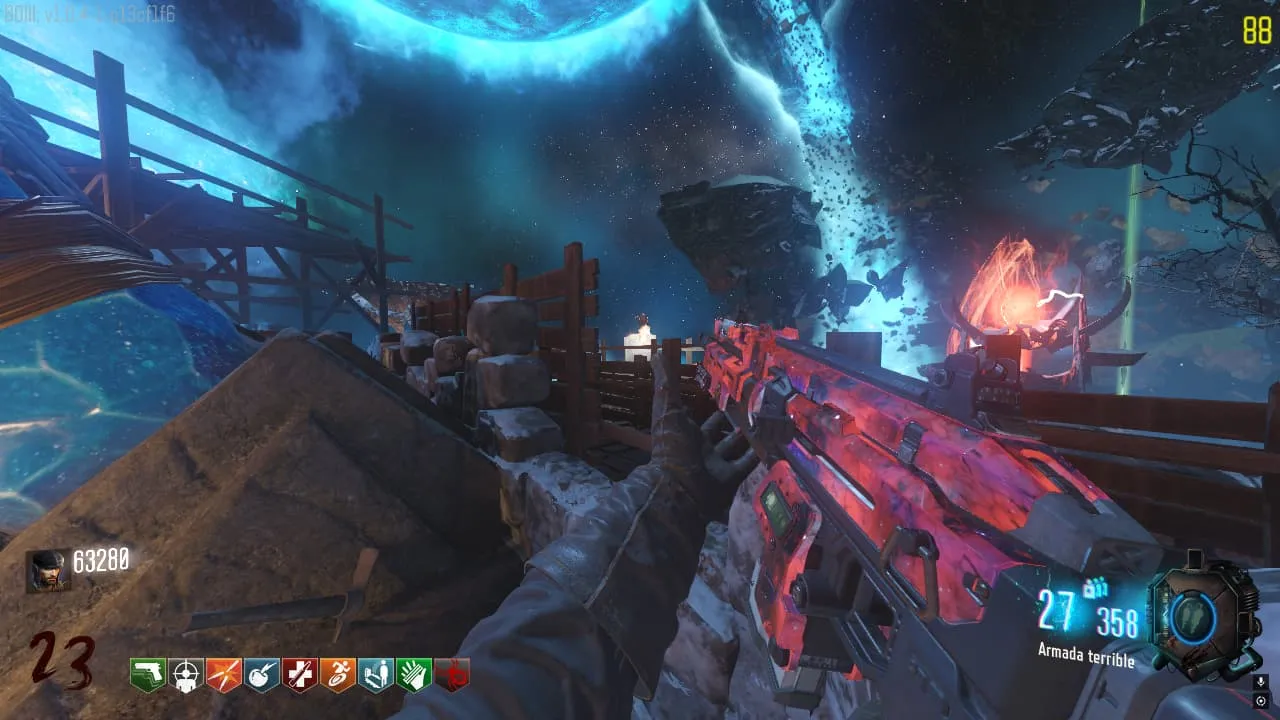Choose the Double Tap perk icon
This screenshot has height=720, width=1280.
point(224,675)
